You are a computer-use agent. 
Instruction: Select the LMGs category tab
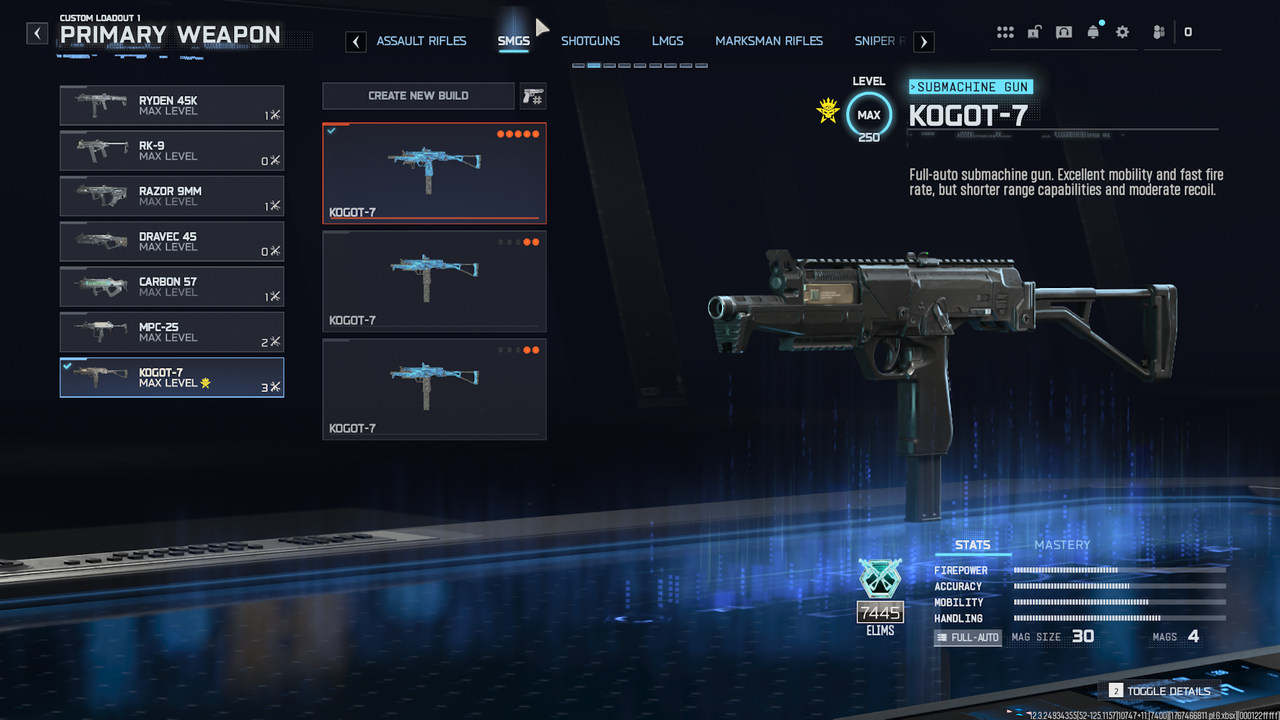pos(667,41)
